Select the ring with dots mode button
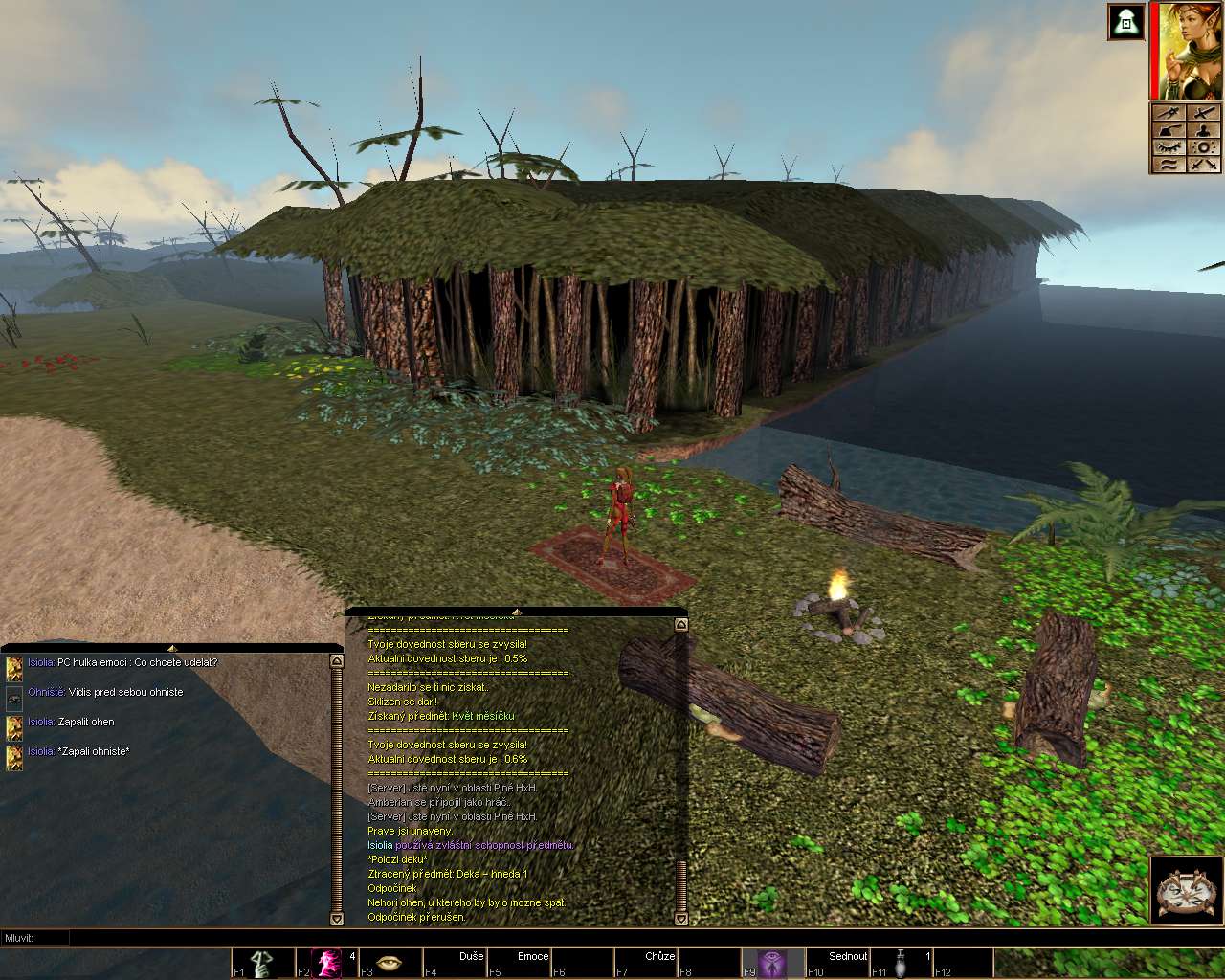The height and width of the screenshot is (980, 1225). 1205,147
